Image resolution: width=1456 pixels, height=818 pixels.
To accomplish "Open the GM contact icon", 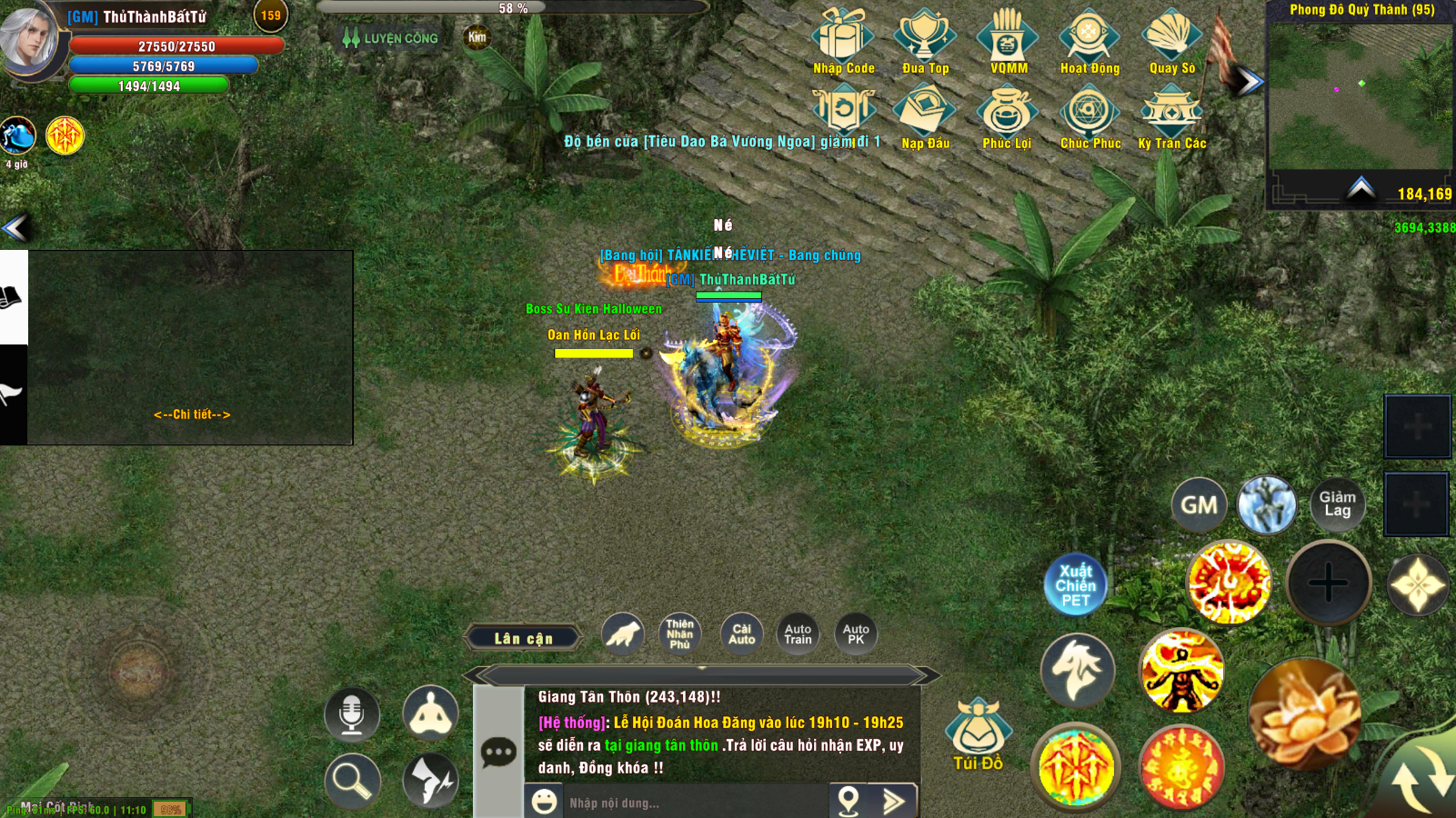I will pyautogui.click(x=1199, y=504).
